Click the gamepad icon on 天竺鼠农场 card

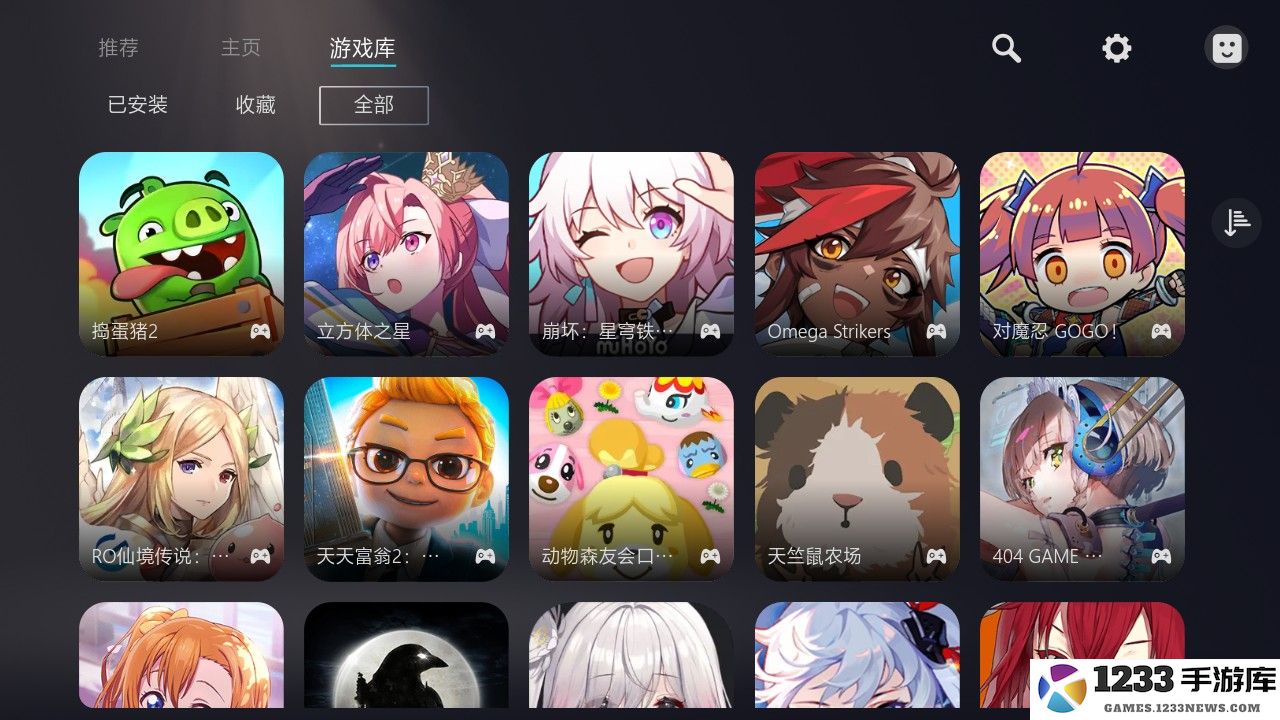935,556
